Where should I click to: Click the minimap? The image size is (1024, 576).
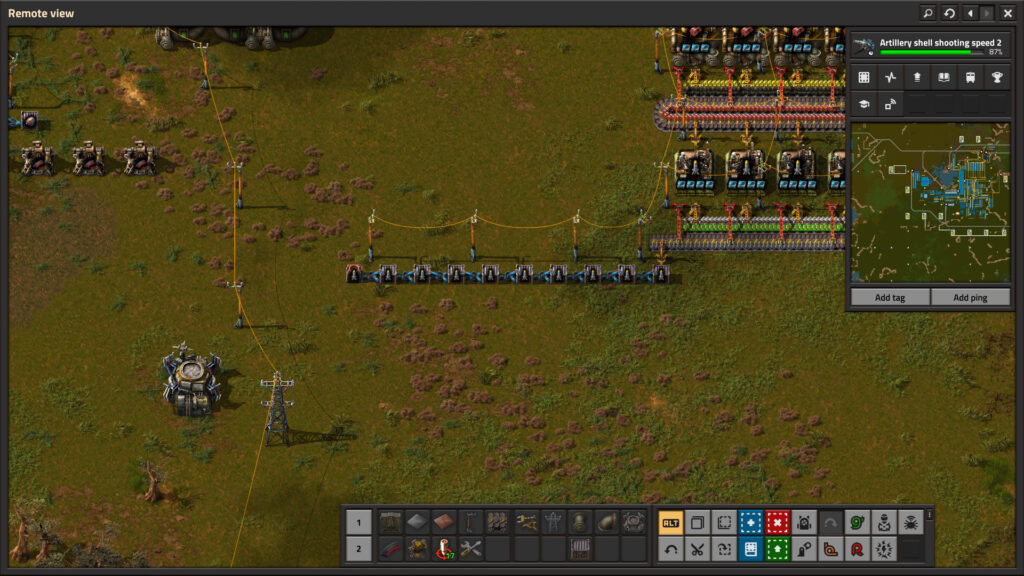(x=929, y=202)
